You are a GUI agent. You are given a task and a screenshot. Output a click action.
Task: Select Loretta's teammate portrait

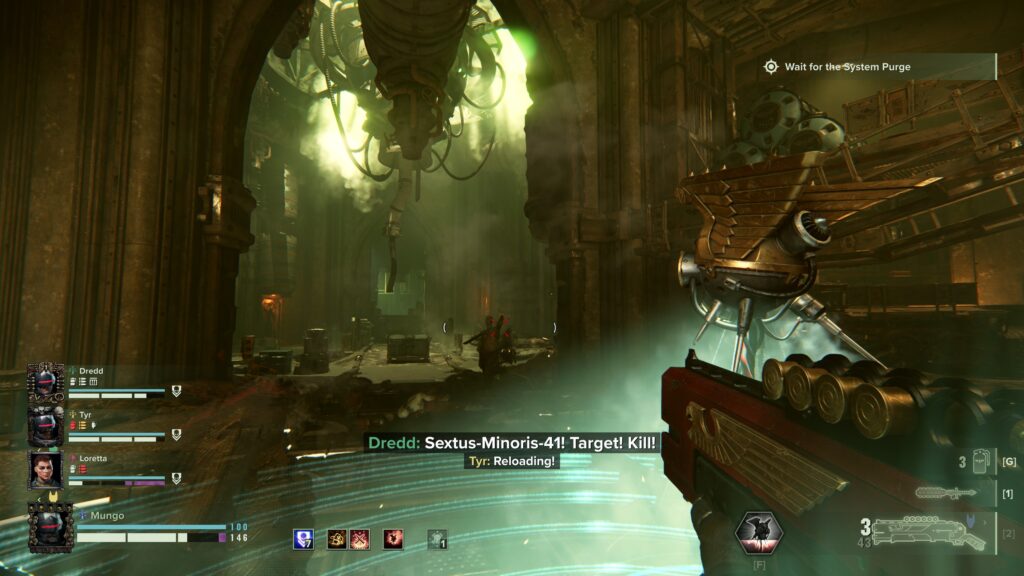click(x=46, y=470)
